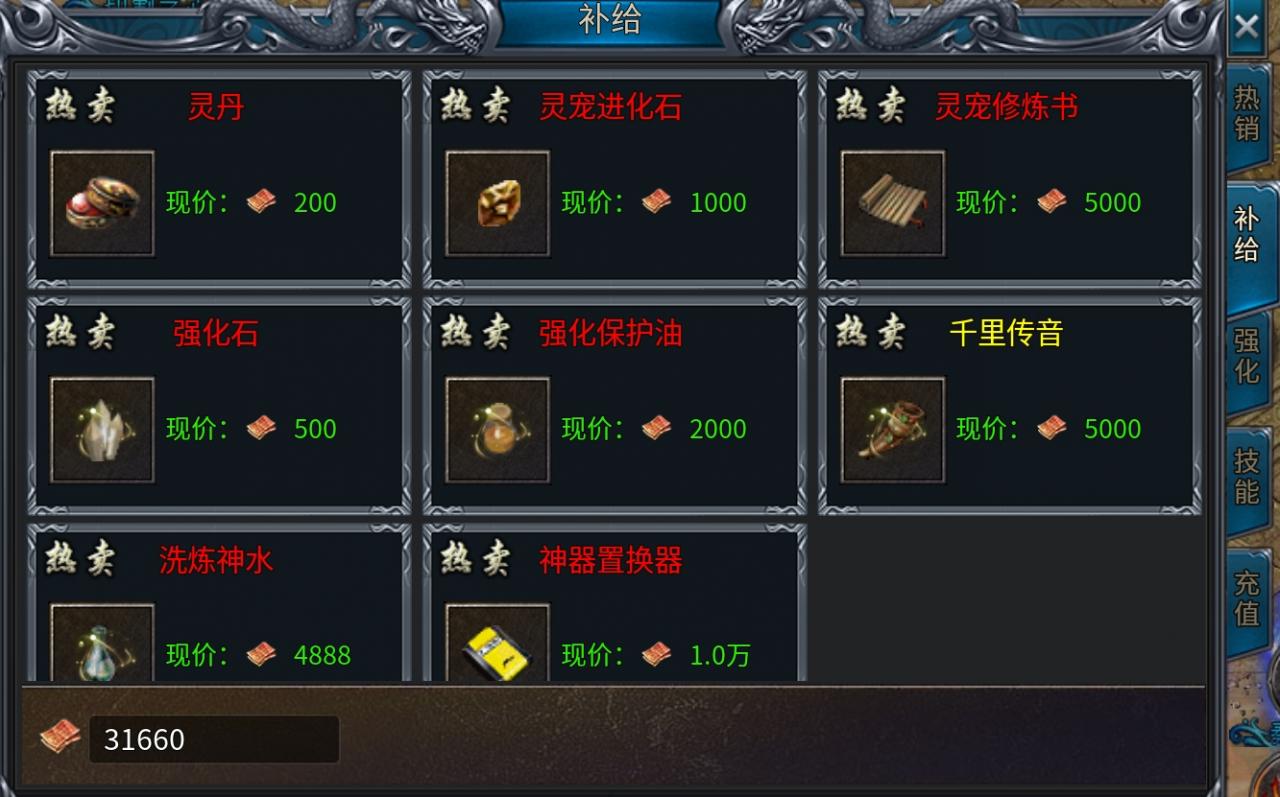Click the 洗炼神水 vial icon
1280x797 pixels.
pos(101,650)
